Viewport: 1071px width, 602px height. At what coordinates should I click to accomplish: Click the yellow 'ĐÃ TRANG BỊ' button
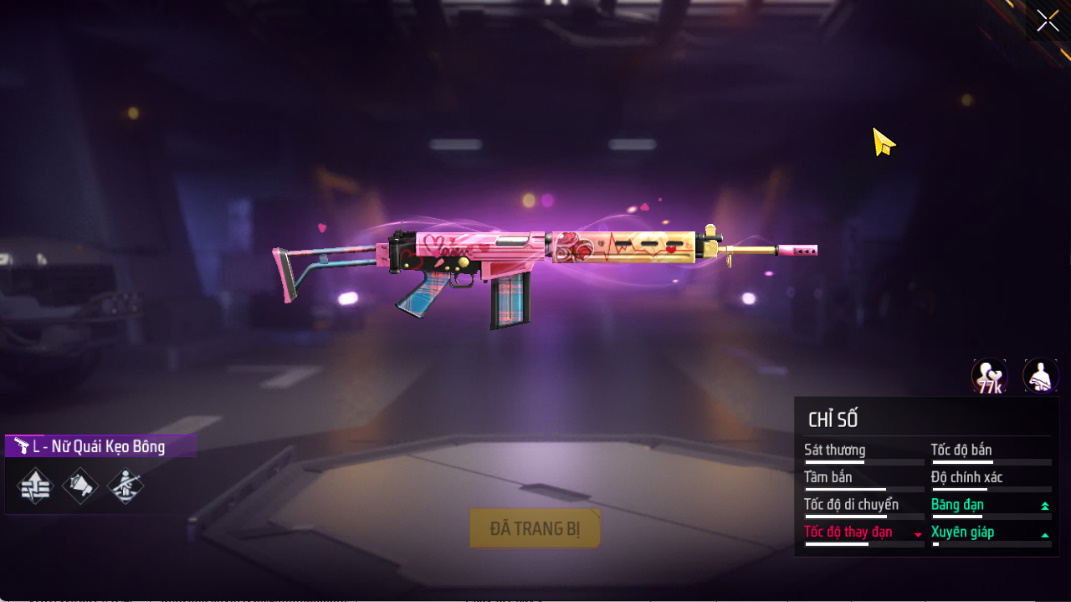tap(535, 528)
